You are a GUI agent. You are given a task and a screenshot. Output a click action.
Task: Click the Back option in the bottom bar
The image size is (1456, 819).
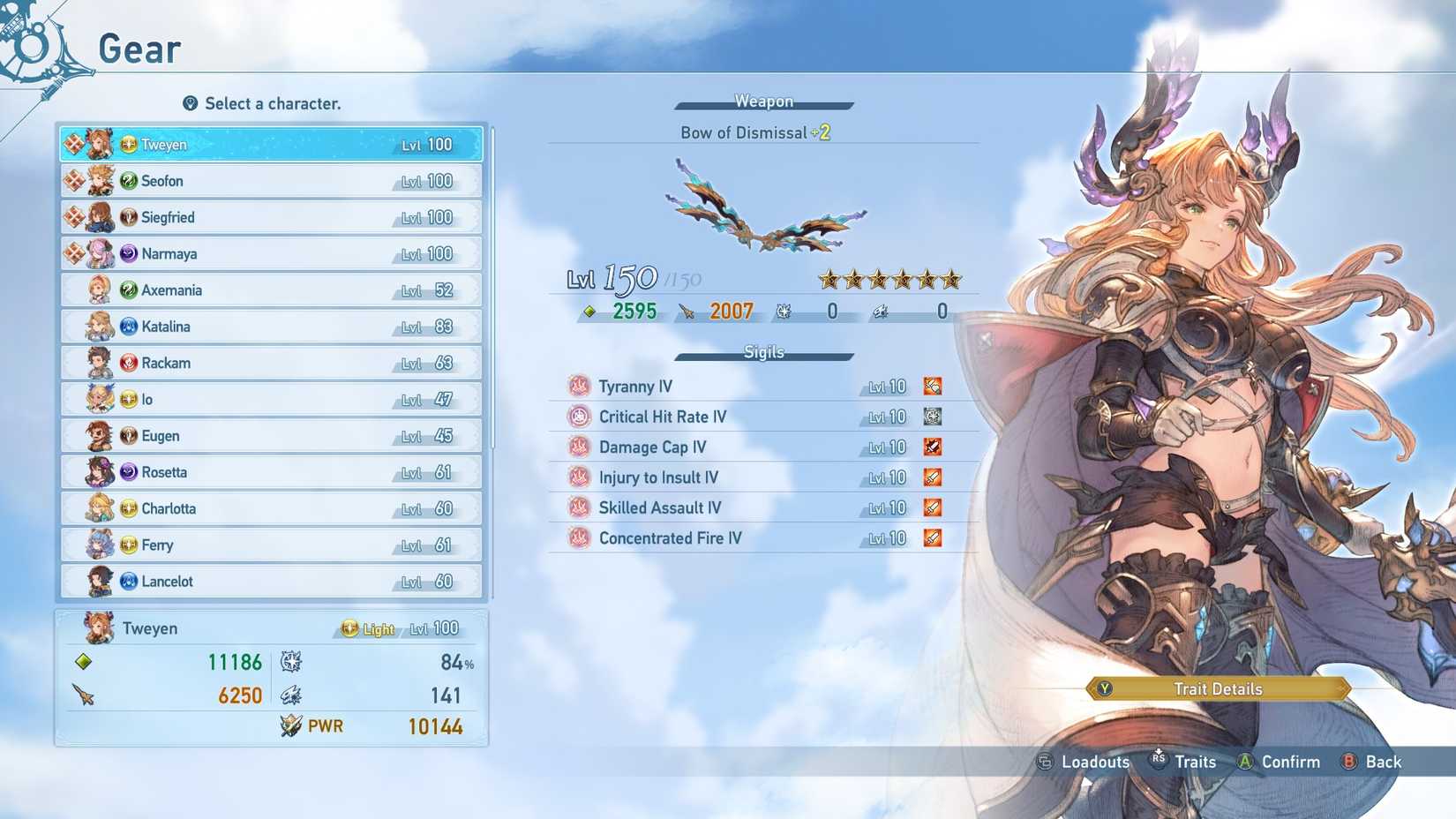pyautogui.click(x=1382, y=762)
